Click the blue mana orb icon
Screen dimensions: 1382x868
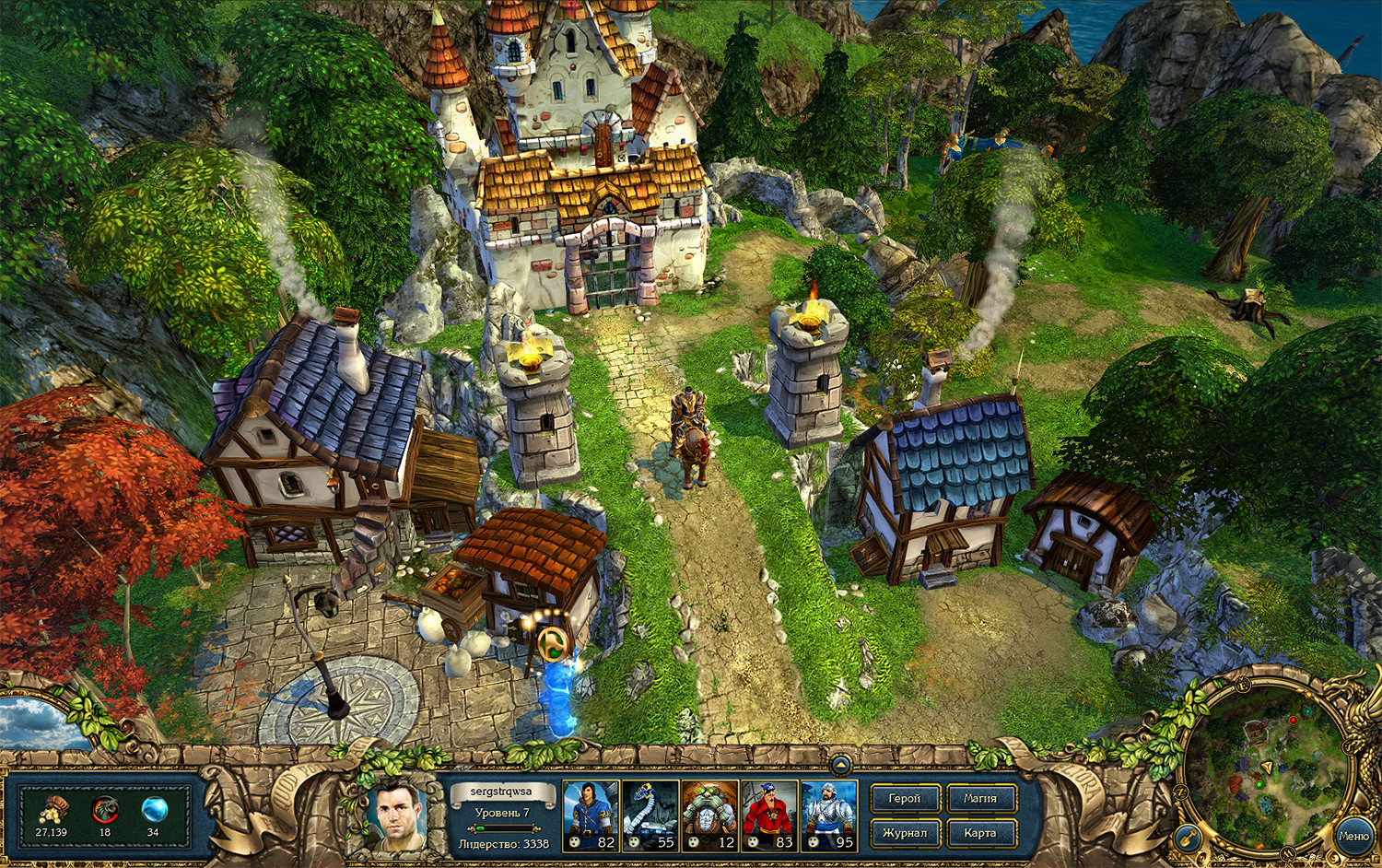(154, 810)
